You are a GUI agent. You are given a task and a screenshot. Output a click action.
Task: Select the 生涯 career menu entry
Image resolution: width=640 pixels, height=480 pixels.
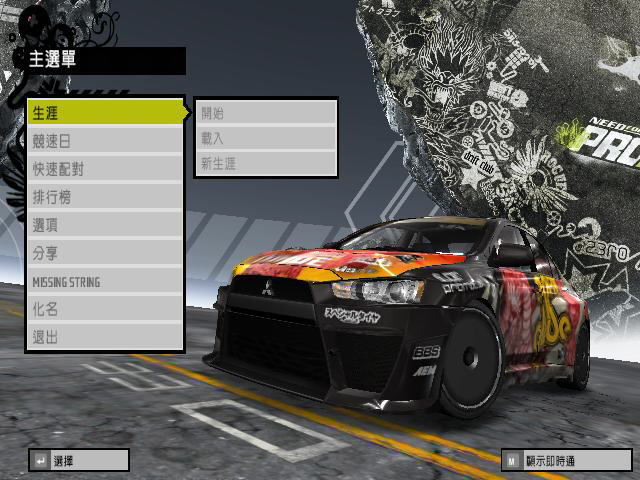point(105,113)
